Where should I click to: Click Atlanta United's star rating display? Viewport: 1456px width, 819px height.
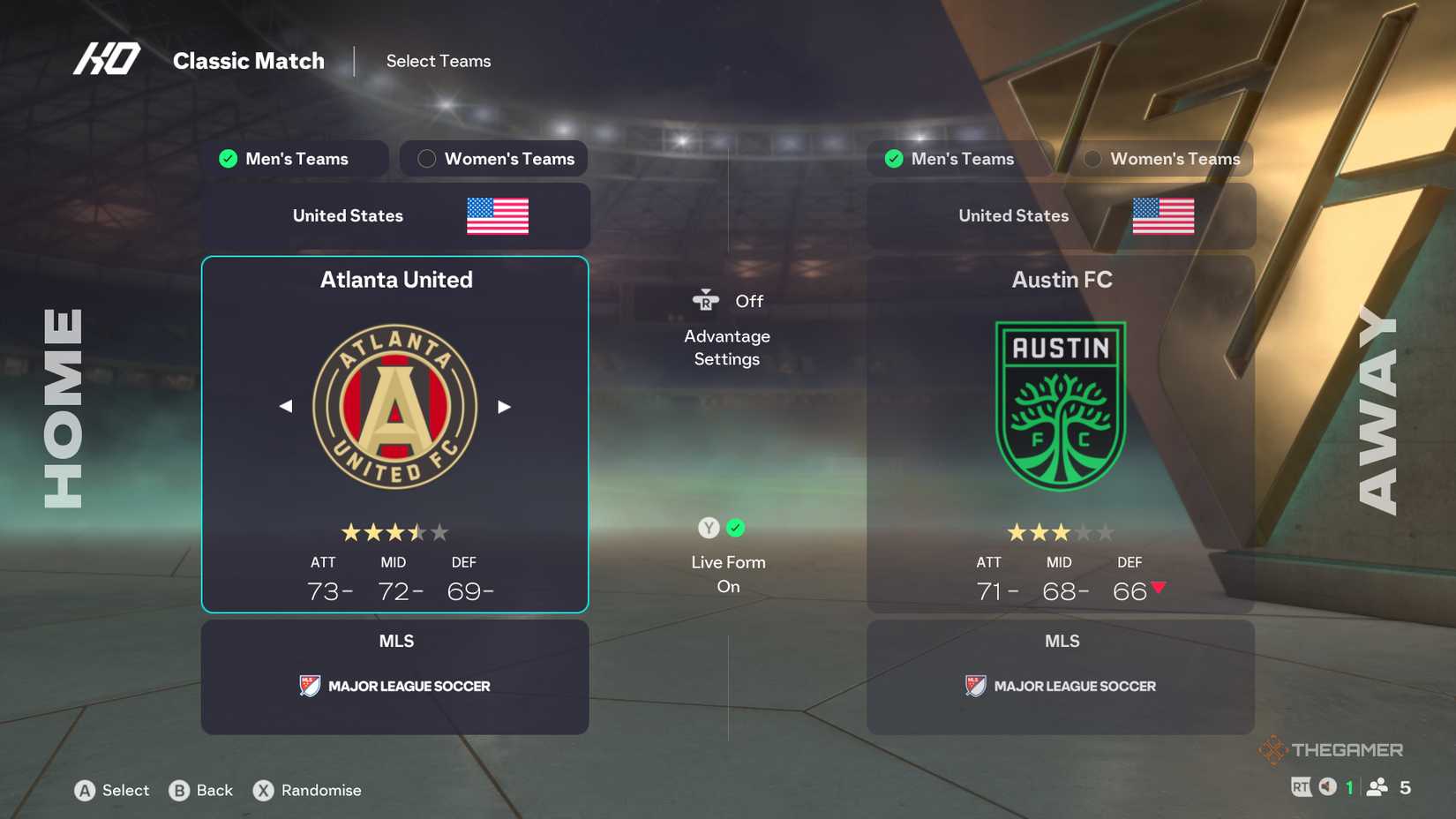[394, 532]
